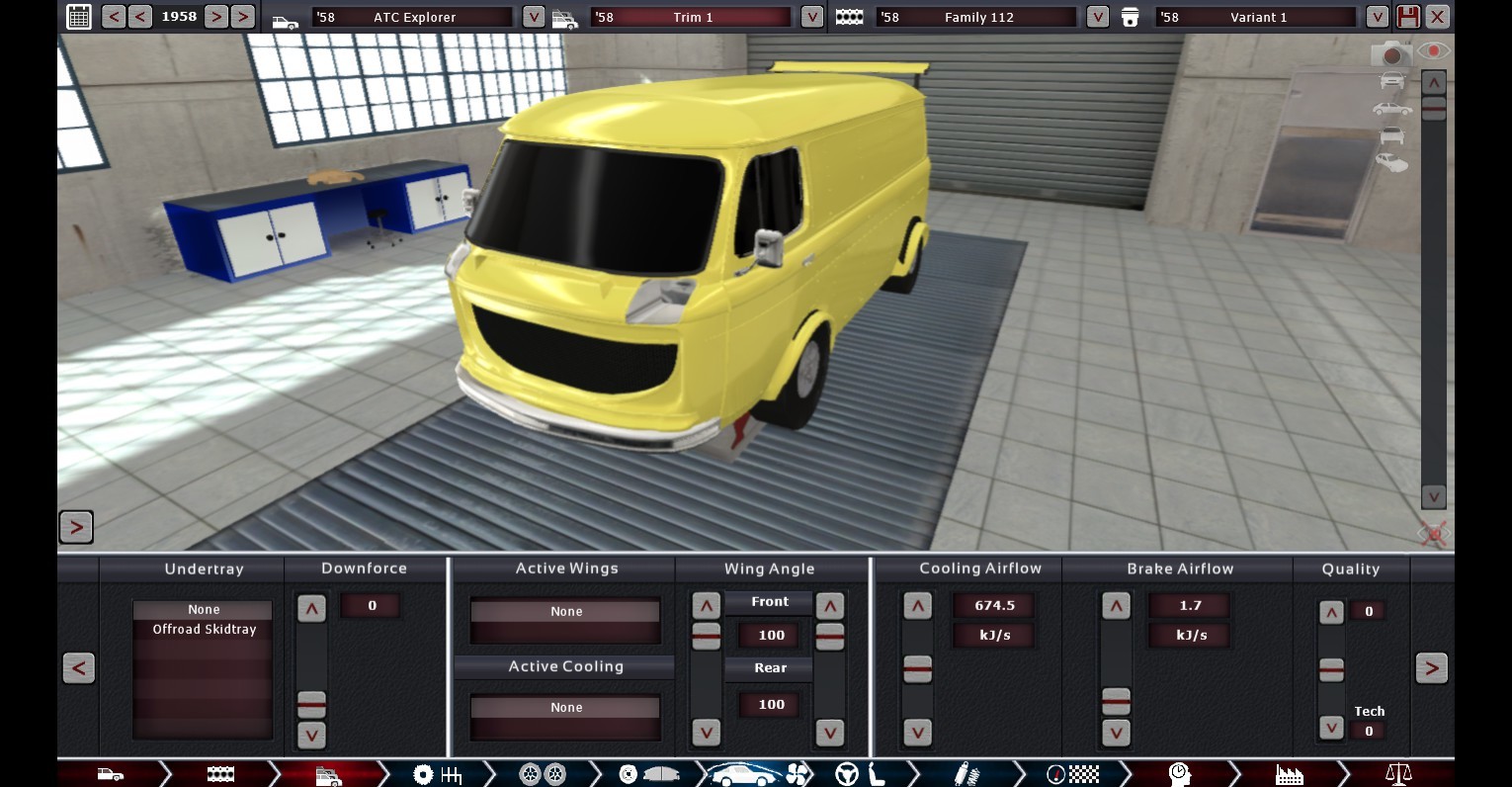1512x787 pixels.
Task: Lower Brake Airflow with the down arrow
Action: [1116, 733]
